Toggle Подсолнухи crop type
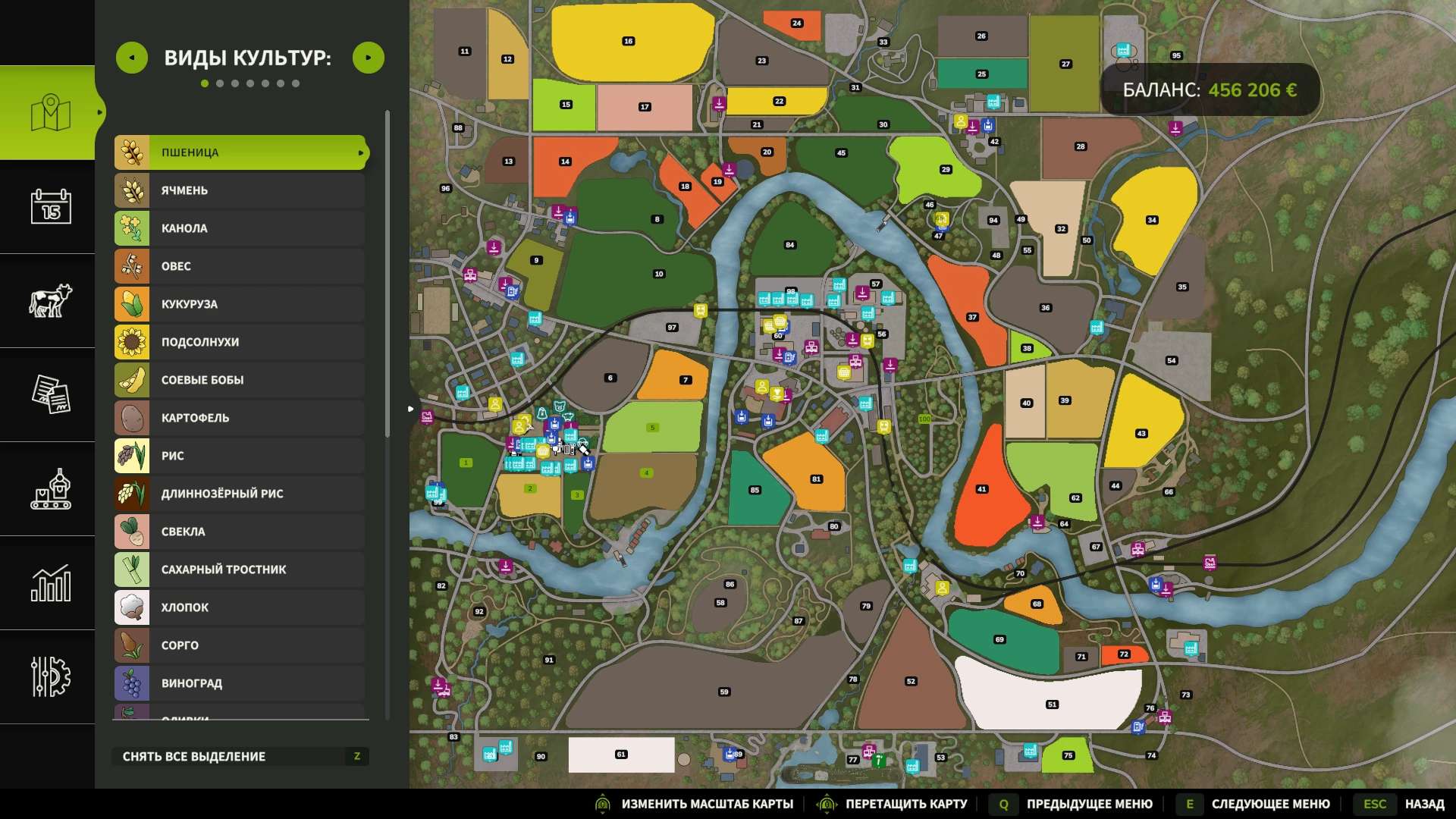Screen dimensions: 1456x819 [240, 342]
